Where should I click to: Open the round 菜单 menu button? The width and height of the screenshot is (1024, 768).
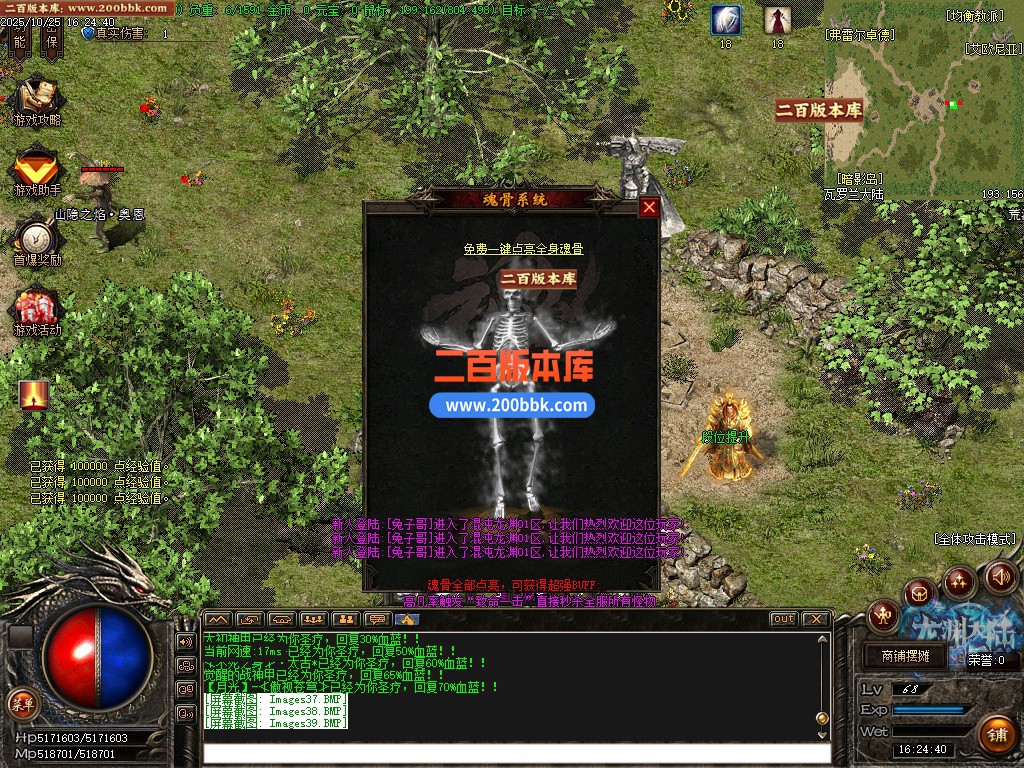(21, 702)
